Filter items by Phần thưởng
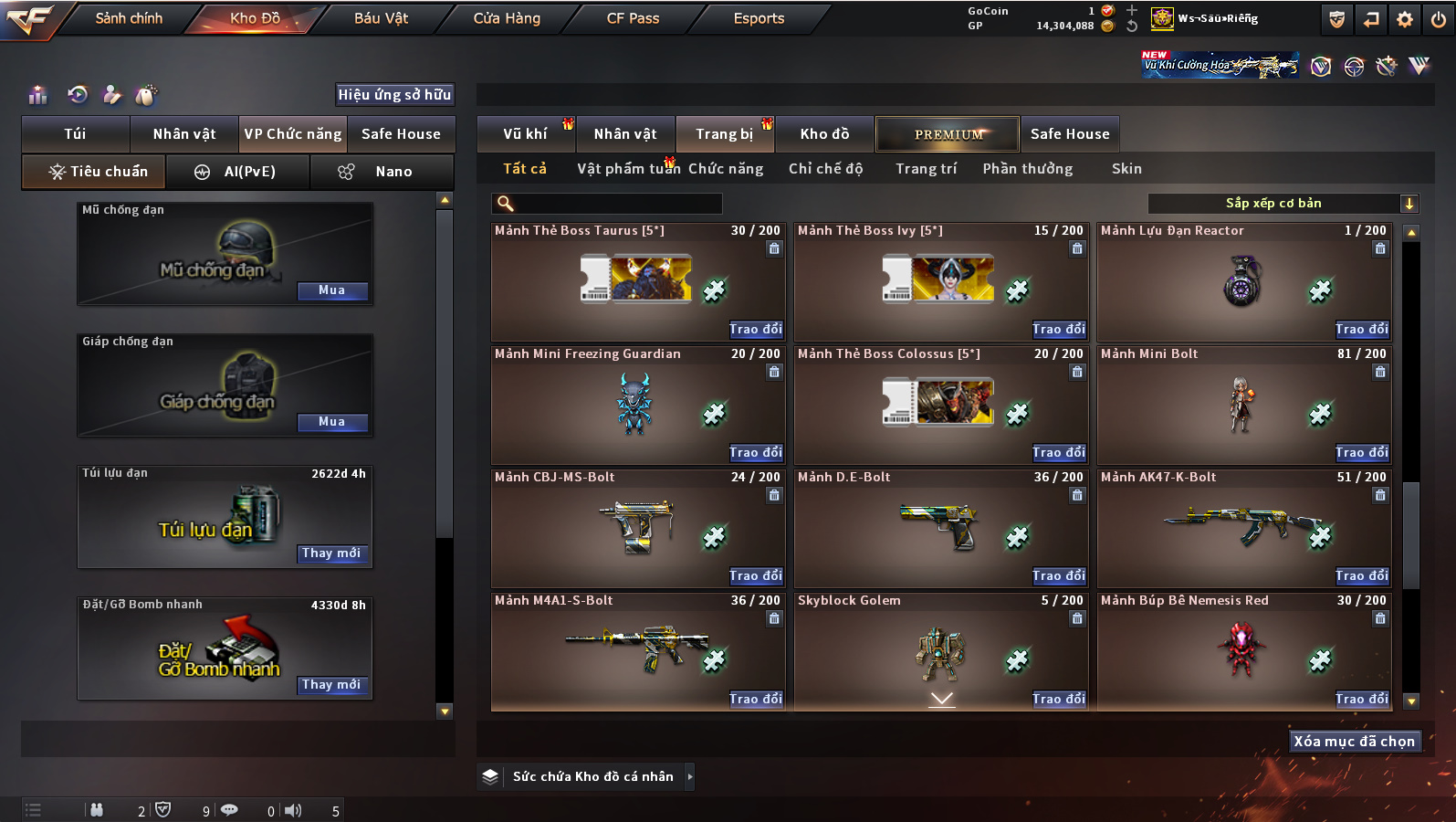The height and width of the screenshot is (822, 1456). click(1027, 169)
